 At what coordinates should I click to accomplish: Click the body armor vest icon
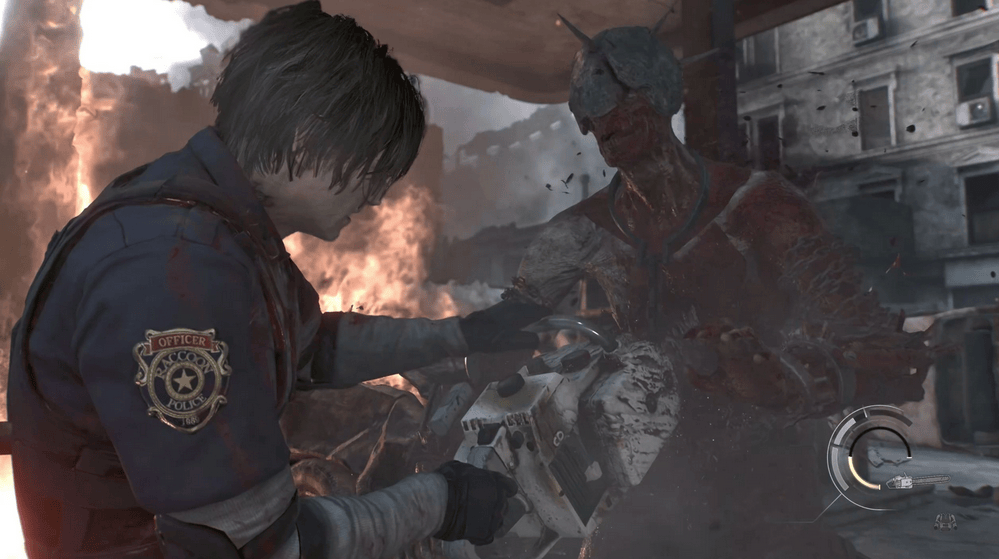[944, 521]
